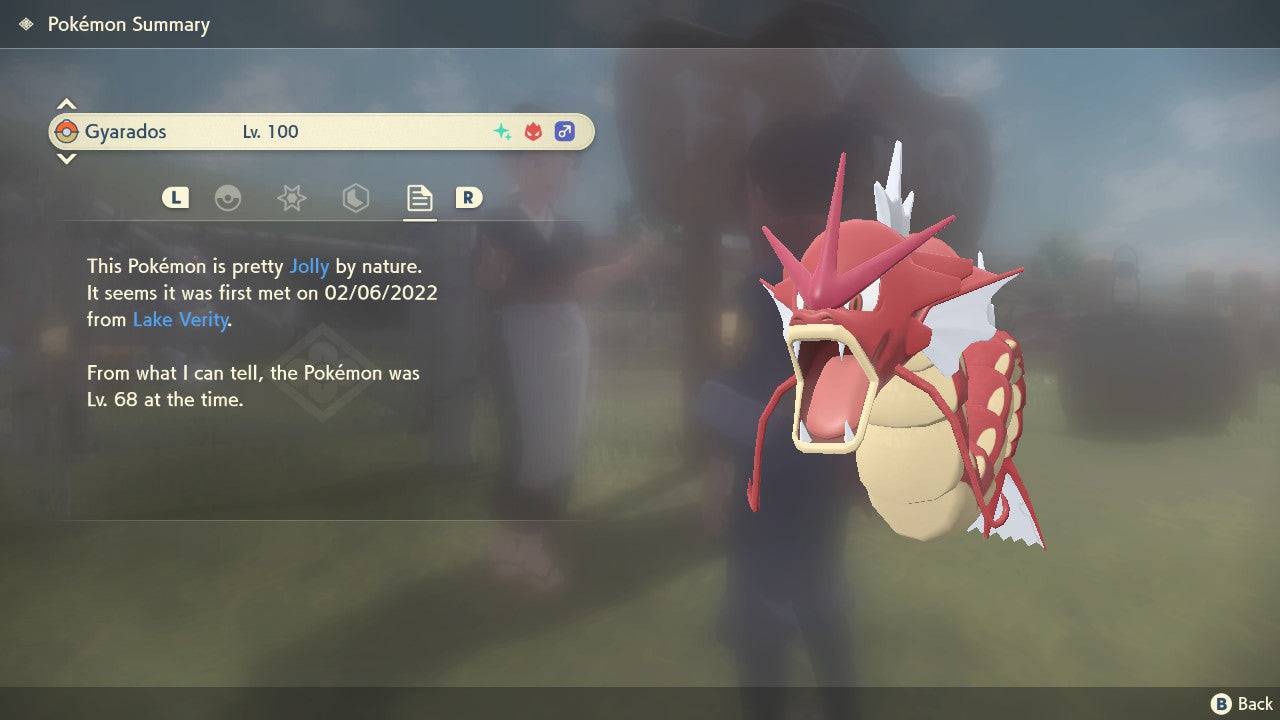Open the Jolly nature link
Screen dimensions: 1280x720
coord(310,266)
